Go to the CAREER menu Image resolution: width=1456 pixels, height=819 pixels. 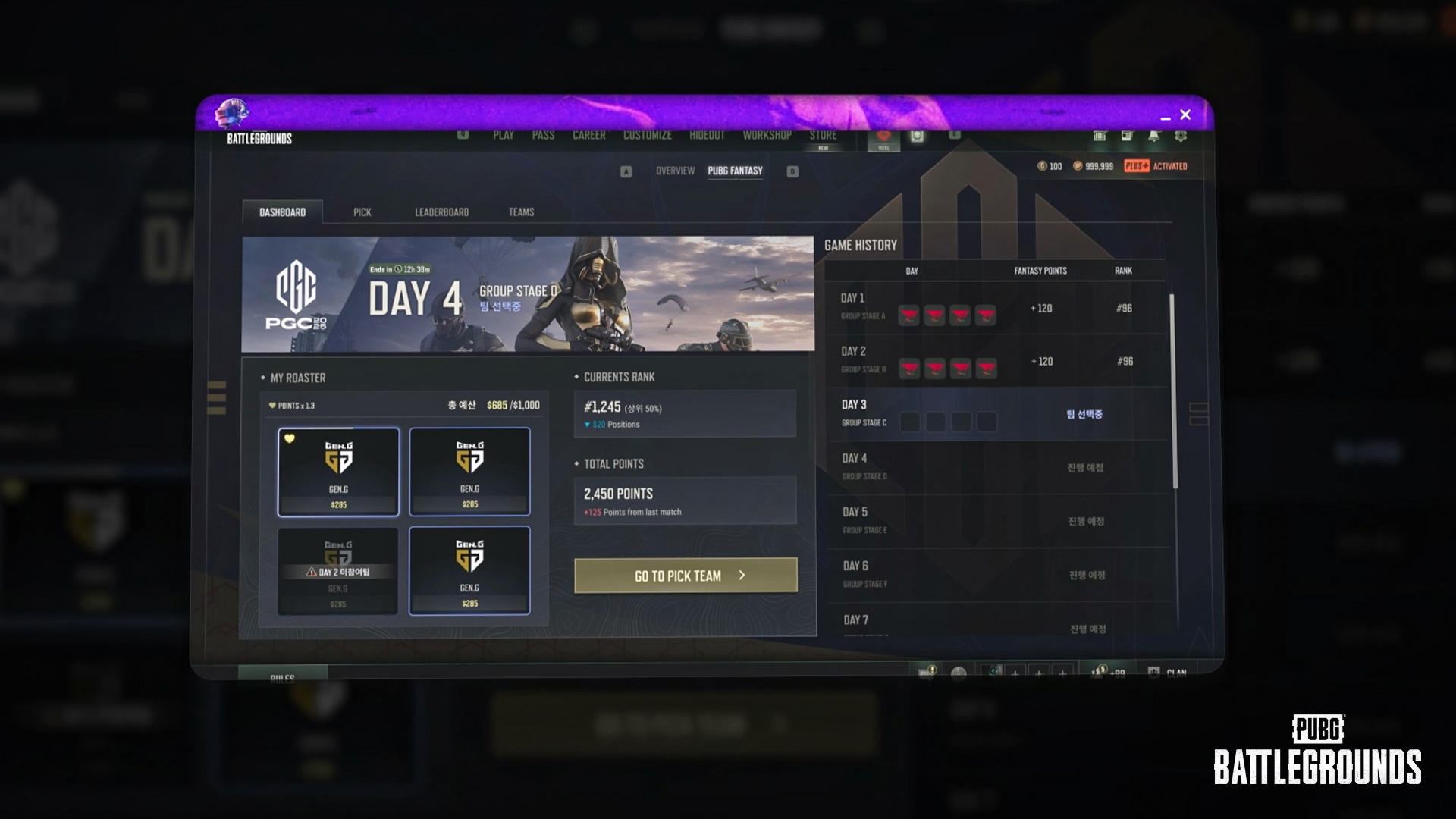[588, 135]
